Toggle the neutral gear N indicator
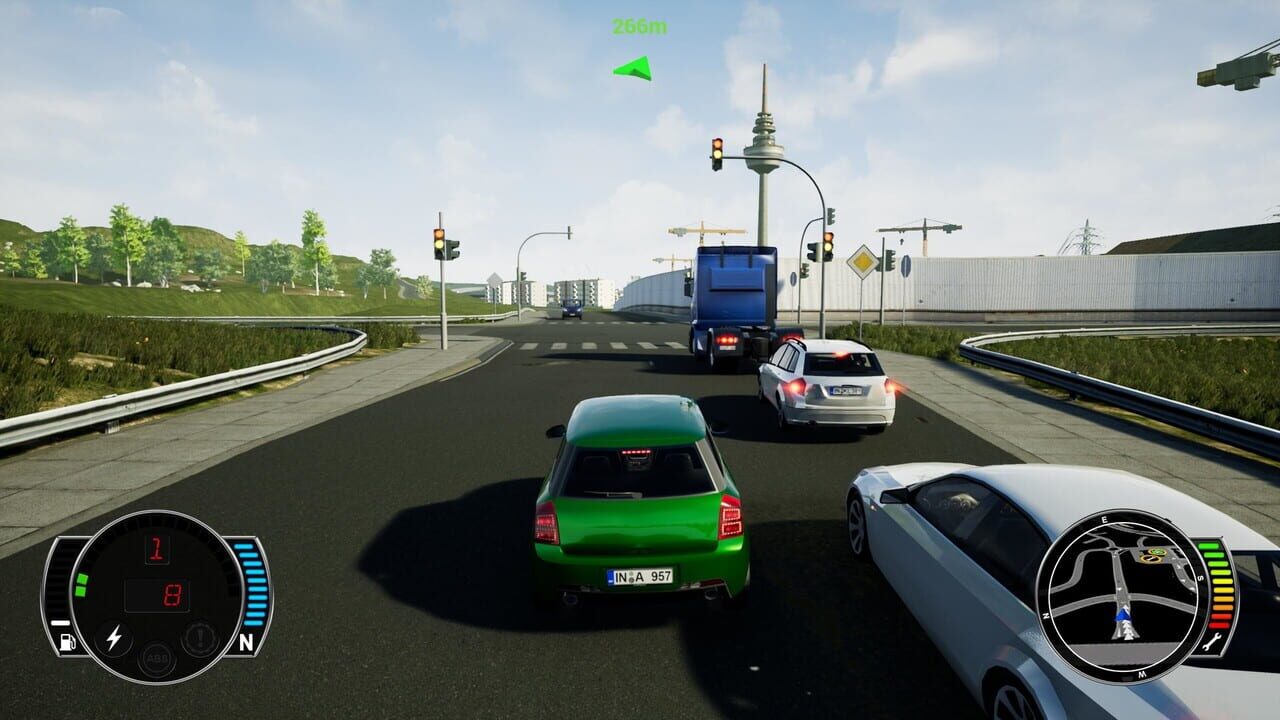This screenshot has height=720, width=1280. click(247, 642)
